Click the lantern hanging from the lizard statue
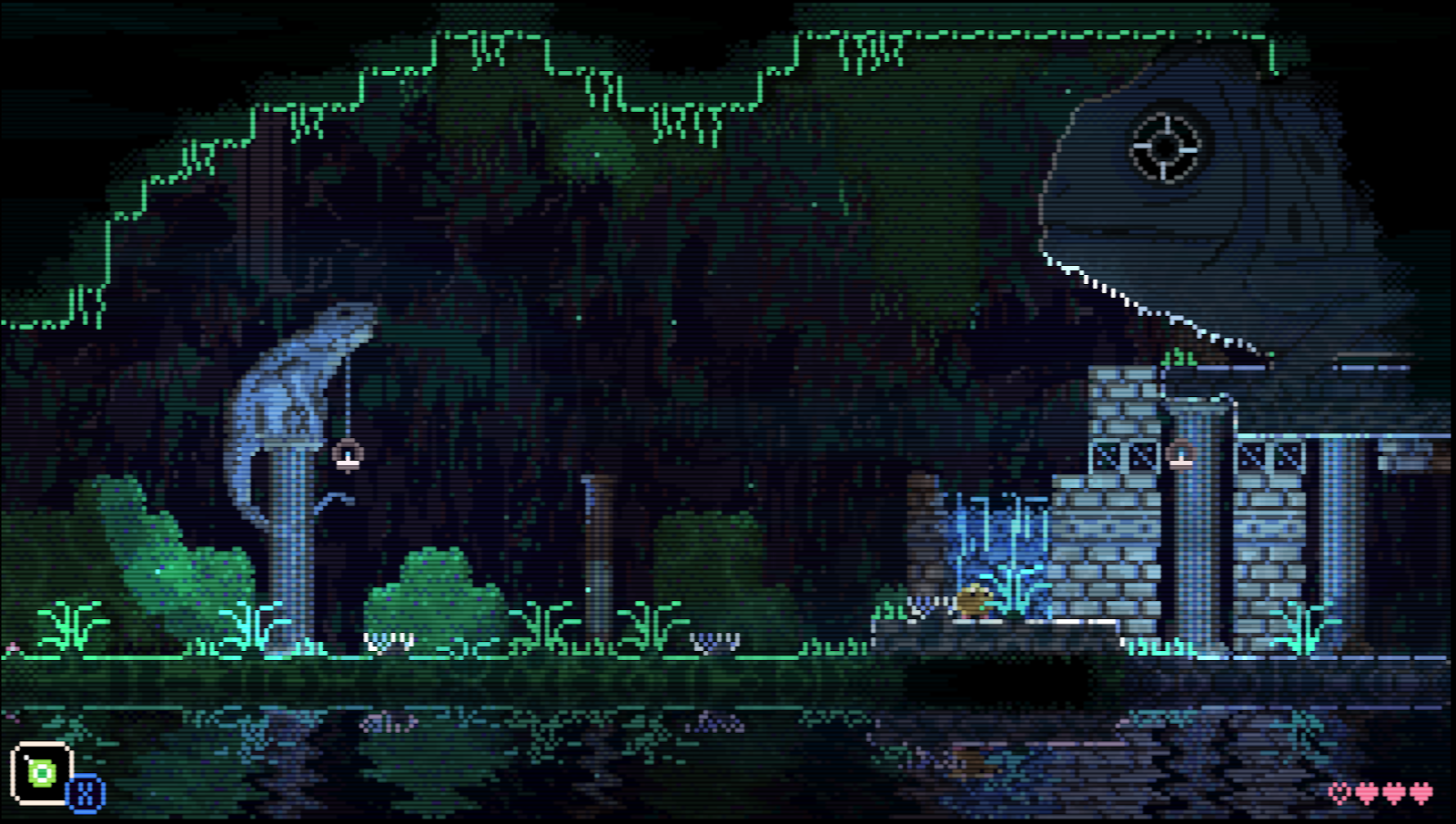Image resolution: width=1456 pixels, height=824 pixels. [x=347, y=455]
